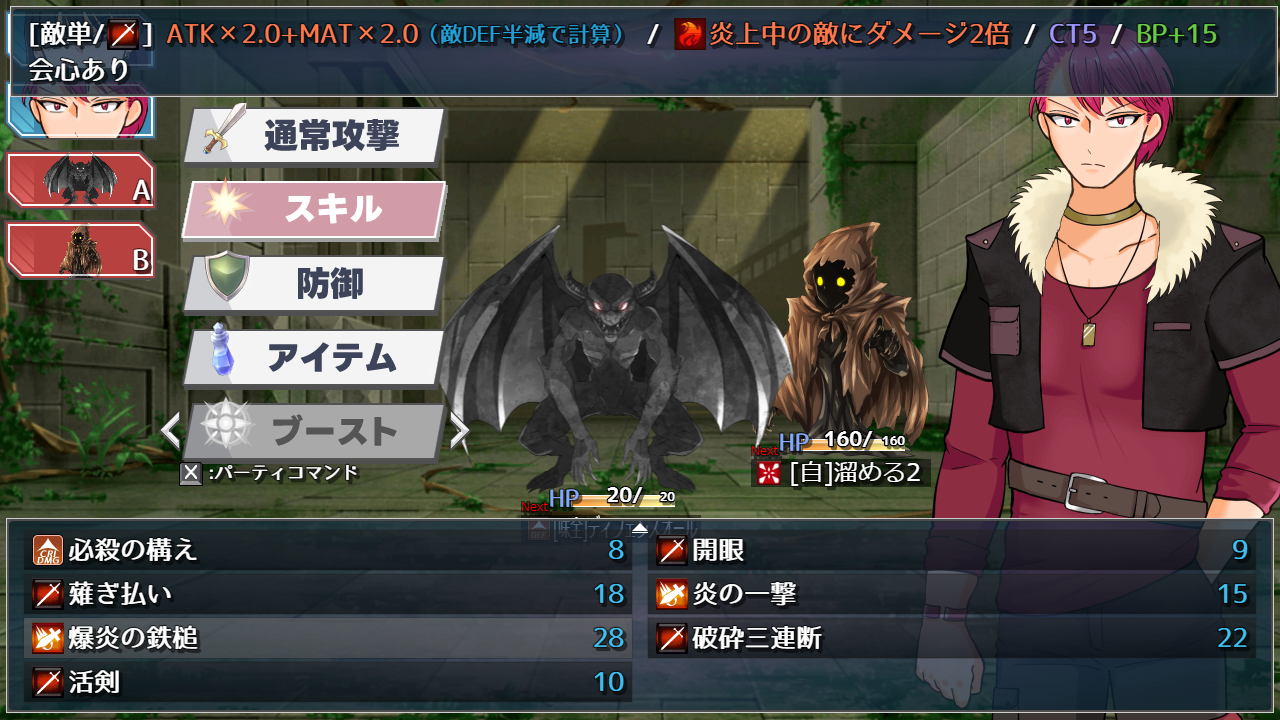This screenshot has width=1280, height=720.
Task: Select the 必殺の構え skill
Action: tap(328, 550)
